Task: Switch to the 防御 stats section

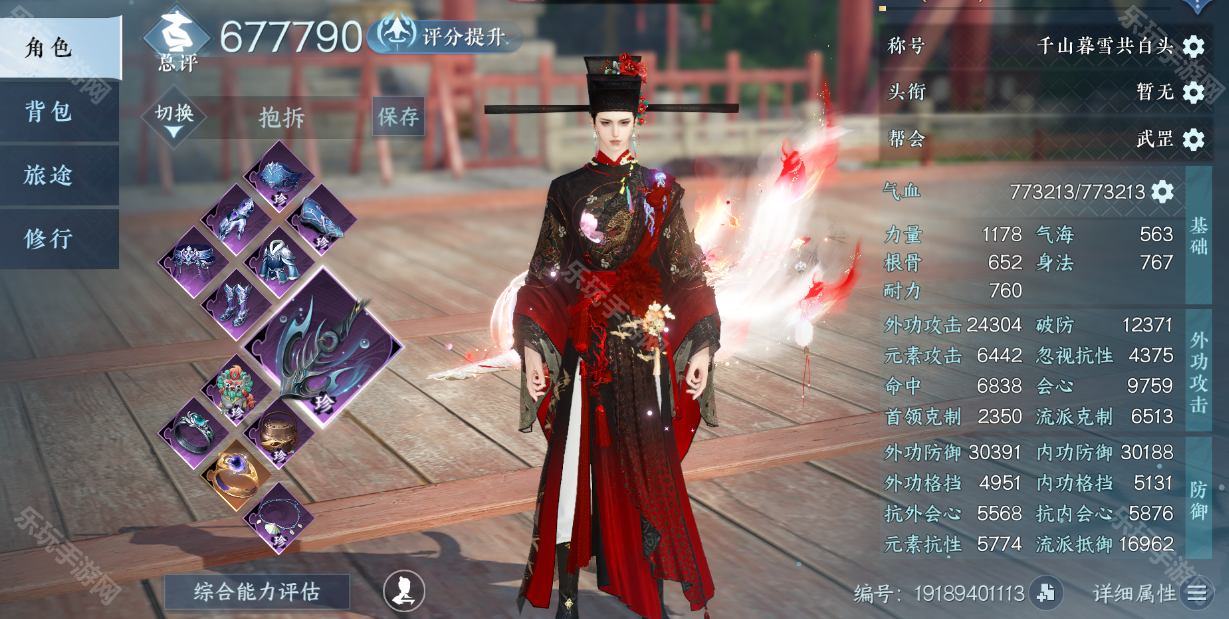Action: [x=1198, y=498]
